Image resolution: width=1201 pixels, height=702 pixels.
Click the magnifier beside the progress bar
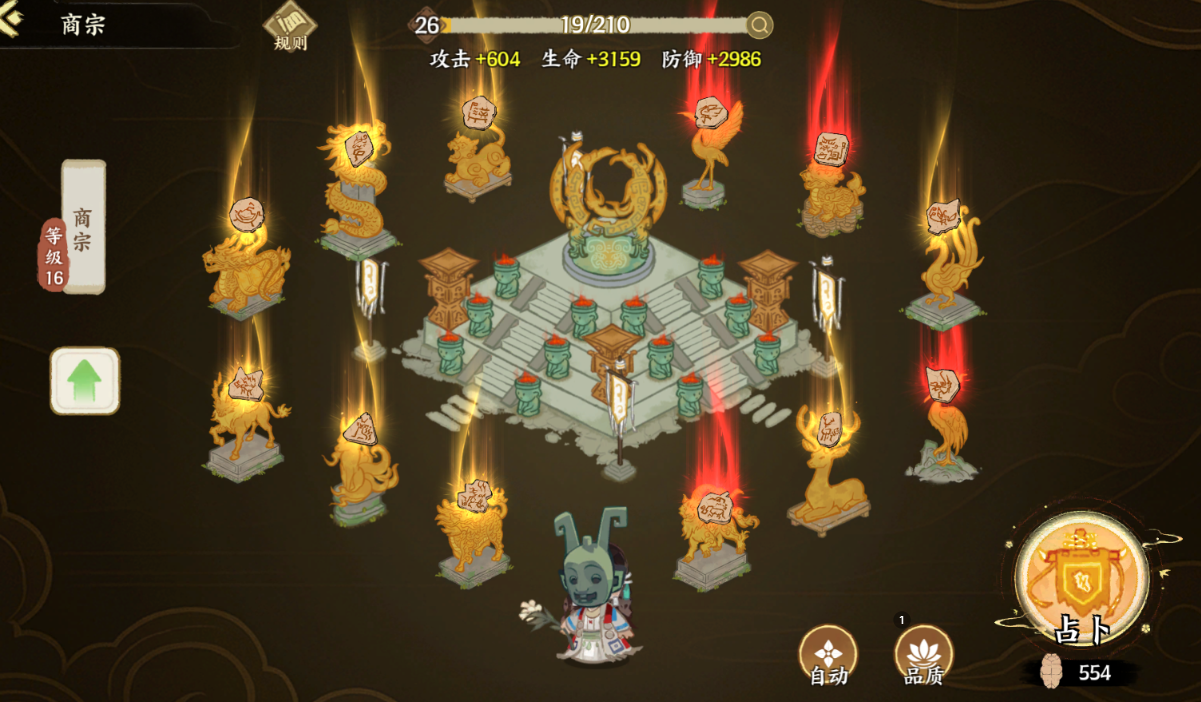(x=760, y=25)
